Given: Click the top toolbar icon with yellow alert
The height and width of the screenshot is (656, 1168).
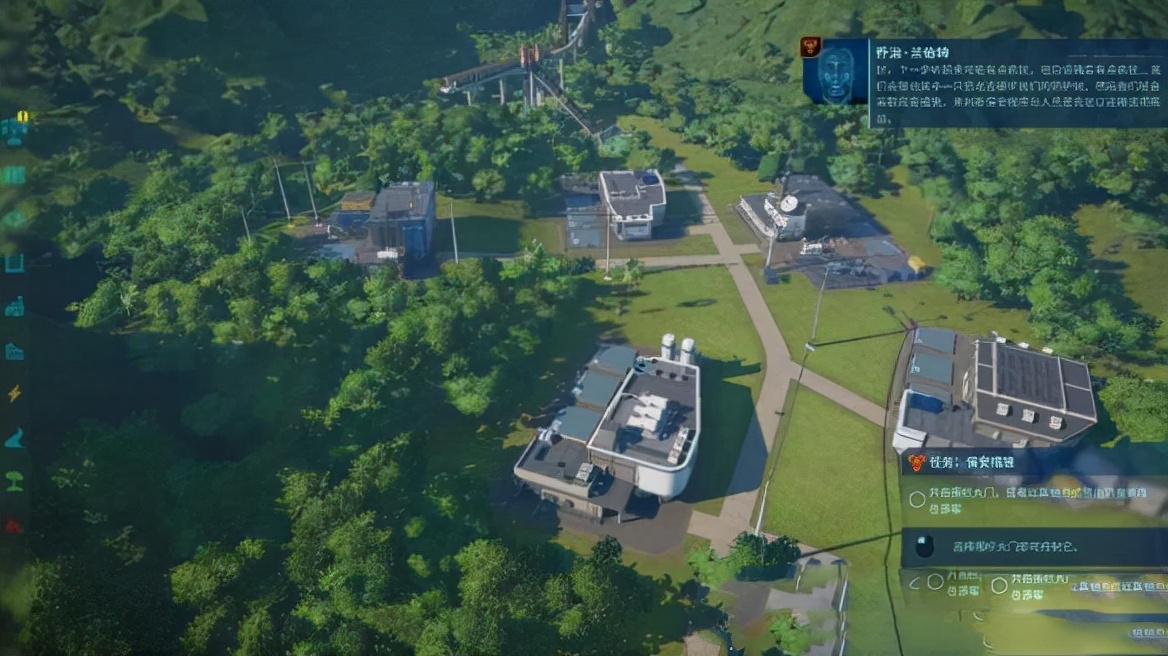Looking at the screenshot, I should (x=14, y=129).
